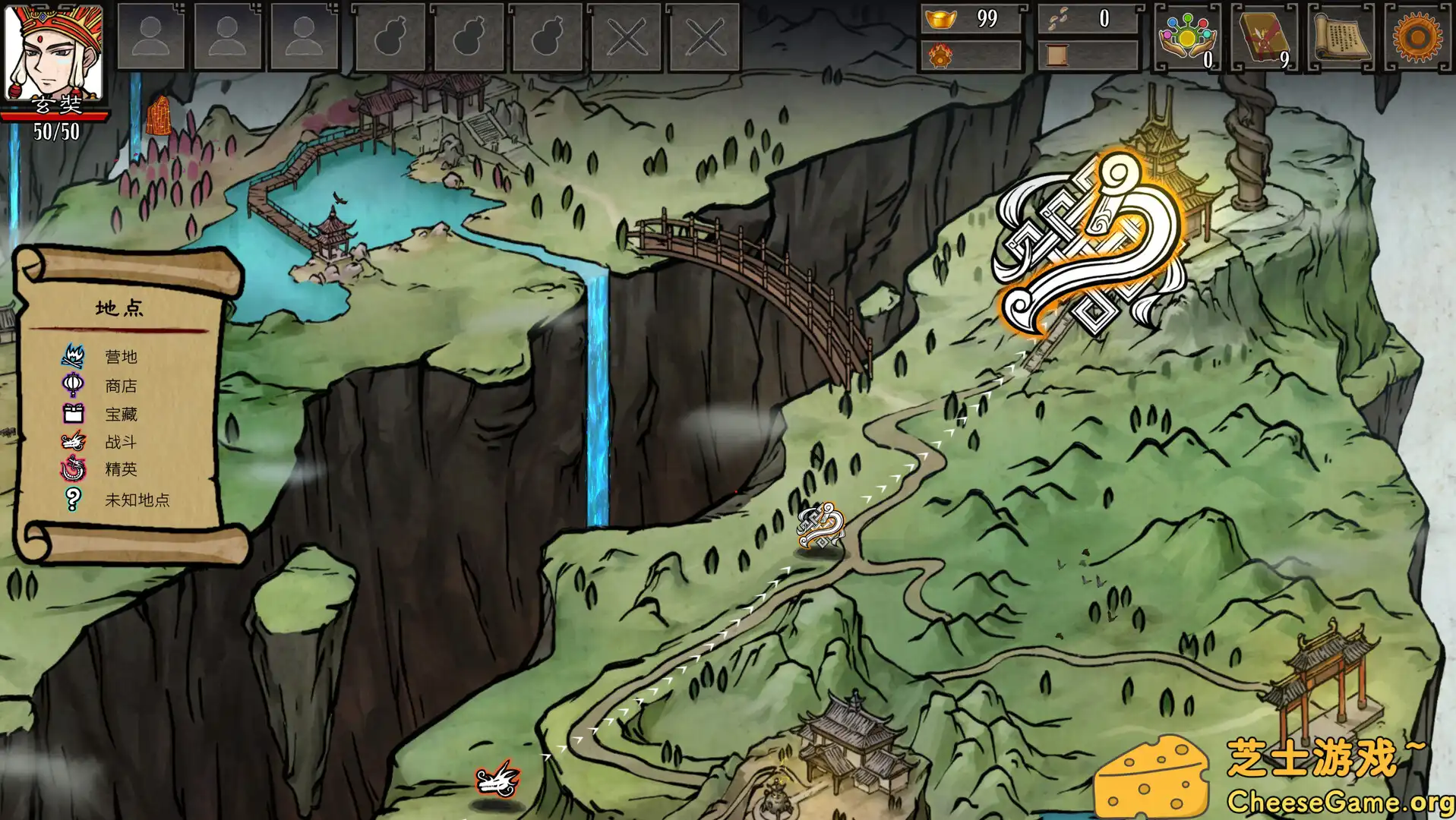The width and height of the screenshot is (1456, 820).
Task: Inspect the orange relic beside the portrait
Action: (x=158, y=116)
